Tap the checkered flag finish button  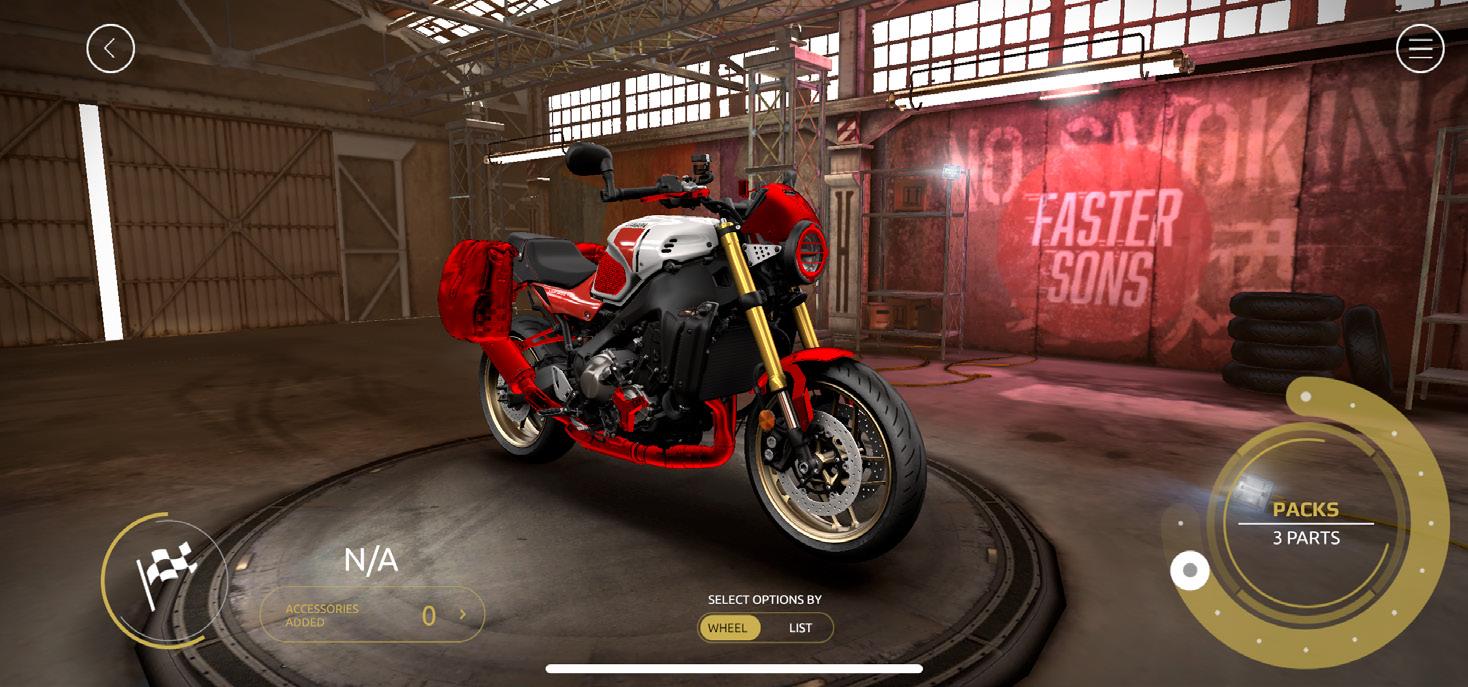point(165,577)
